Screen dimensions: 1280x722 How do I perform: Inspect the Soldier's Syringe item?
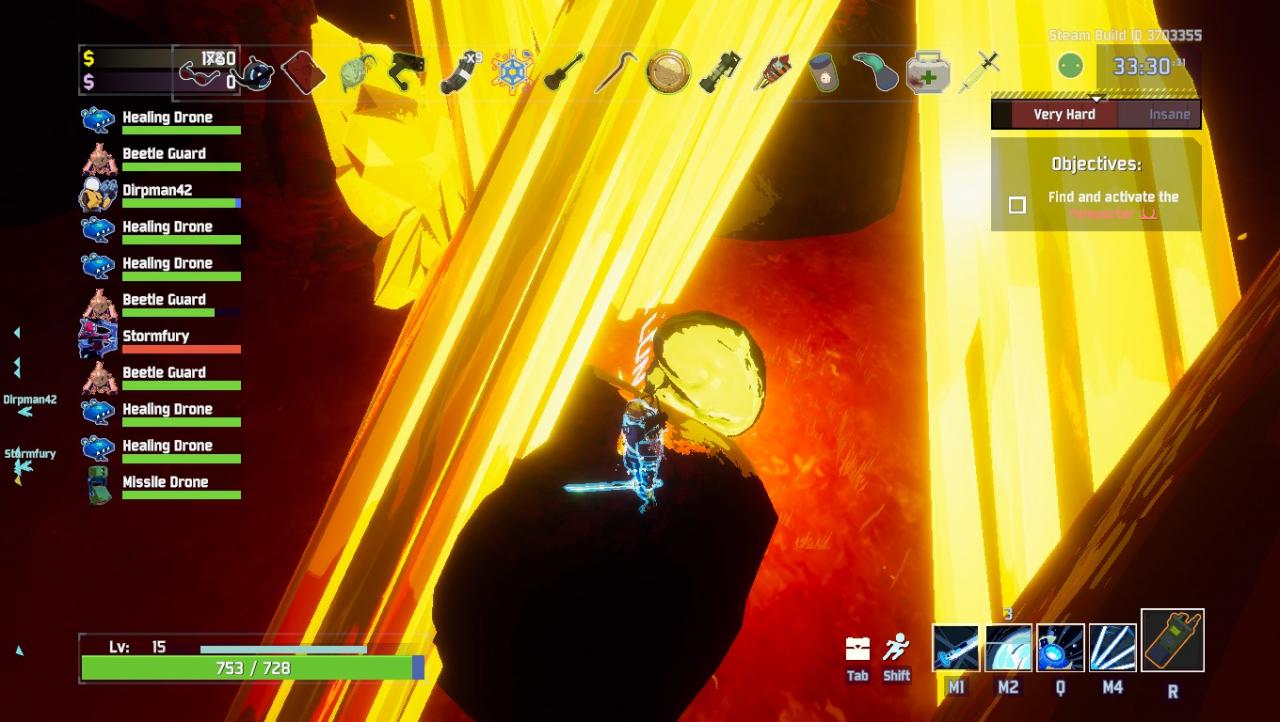pos(979,72)
